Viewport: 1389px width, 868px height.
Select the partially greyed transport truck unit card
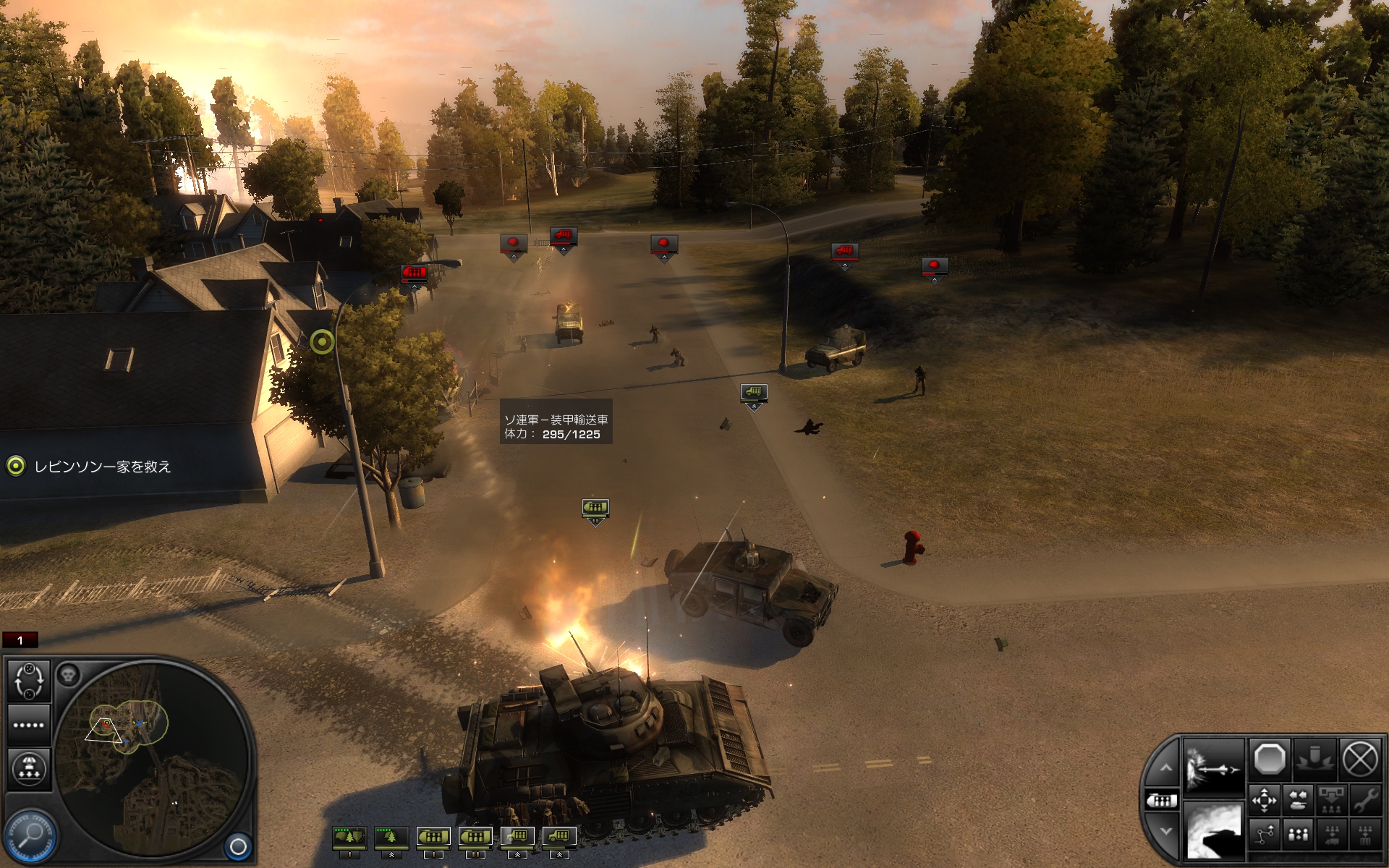point(517,837)
